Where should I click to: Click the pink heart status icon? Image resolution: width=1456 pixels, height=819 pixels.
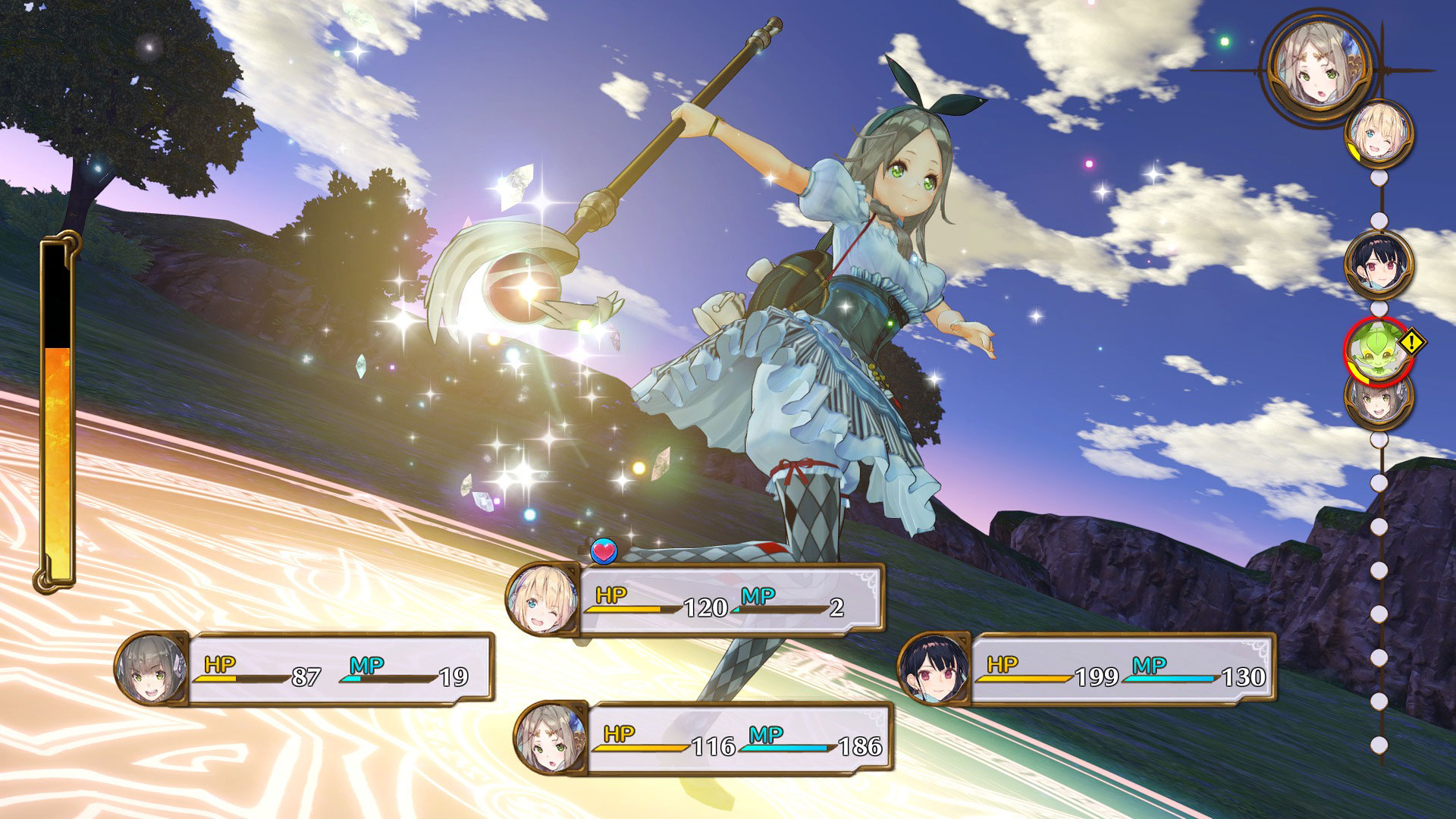tap(604, 551)
